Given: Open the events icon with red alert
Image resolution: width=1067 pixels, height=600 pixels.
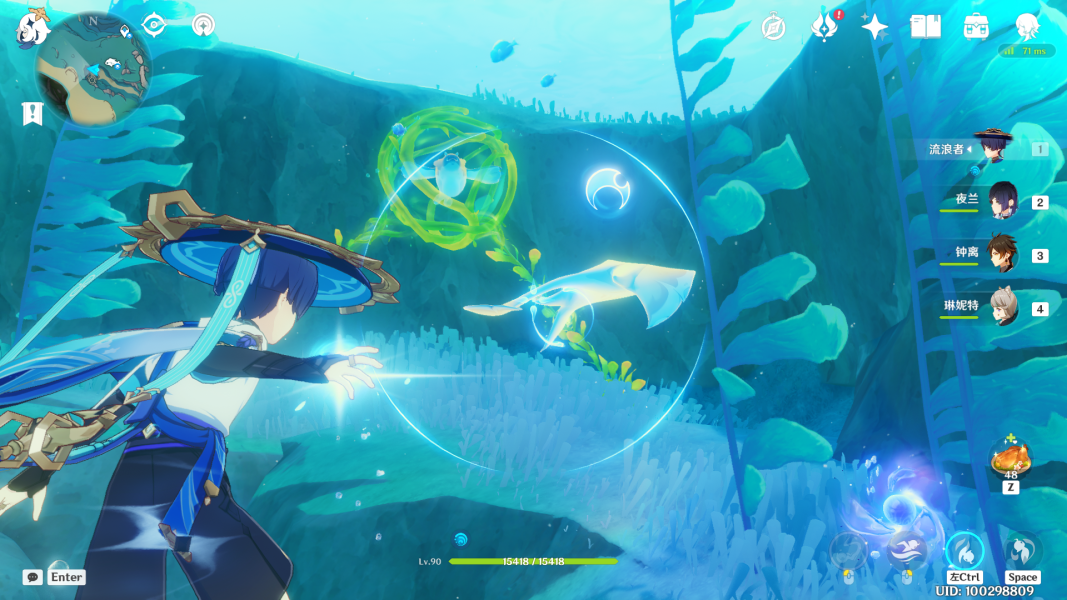Looking at the screenshot, I should coord(824,27).
